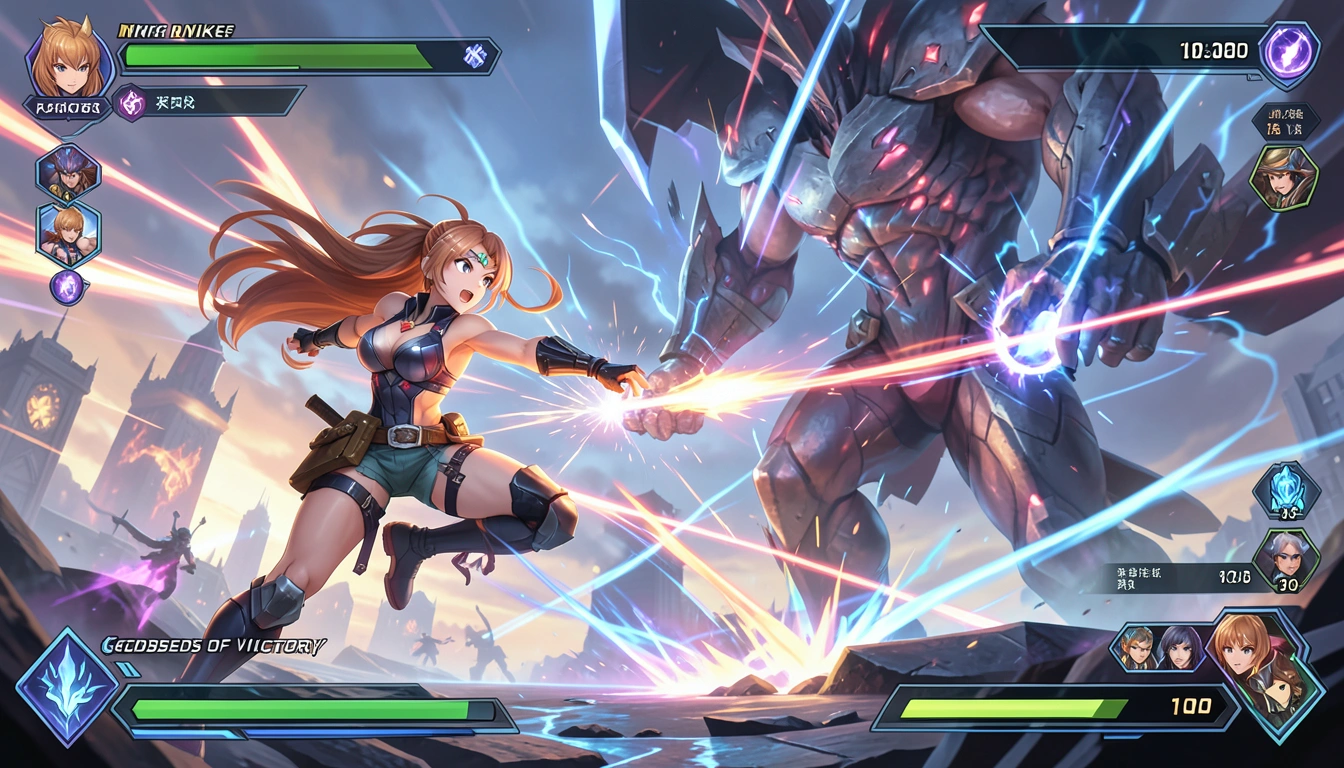The image size is (1344, 768).
Task: Choose the blonde fighter hexagon portrait
Action: click(x=68, y=231)
